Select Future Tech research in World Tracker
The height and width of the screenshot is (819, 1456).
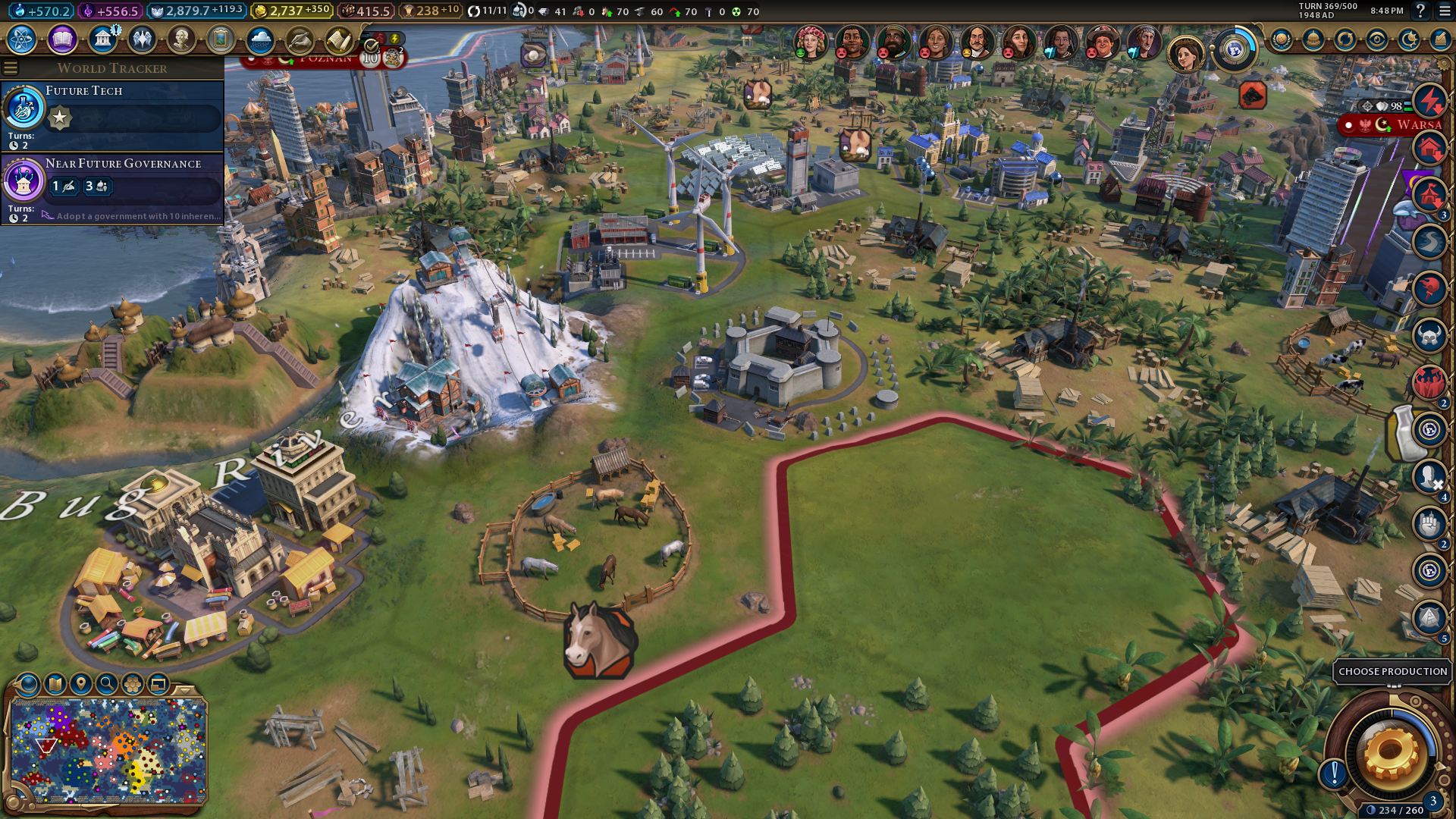coord(112,114)
